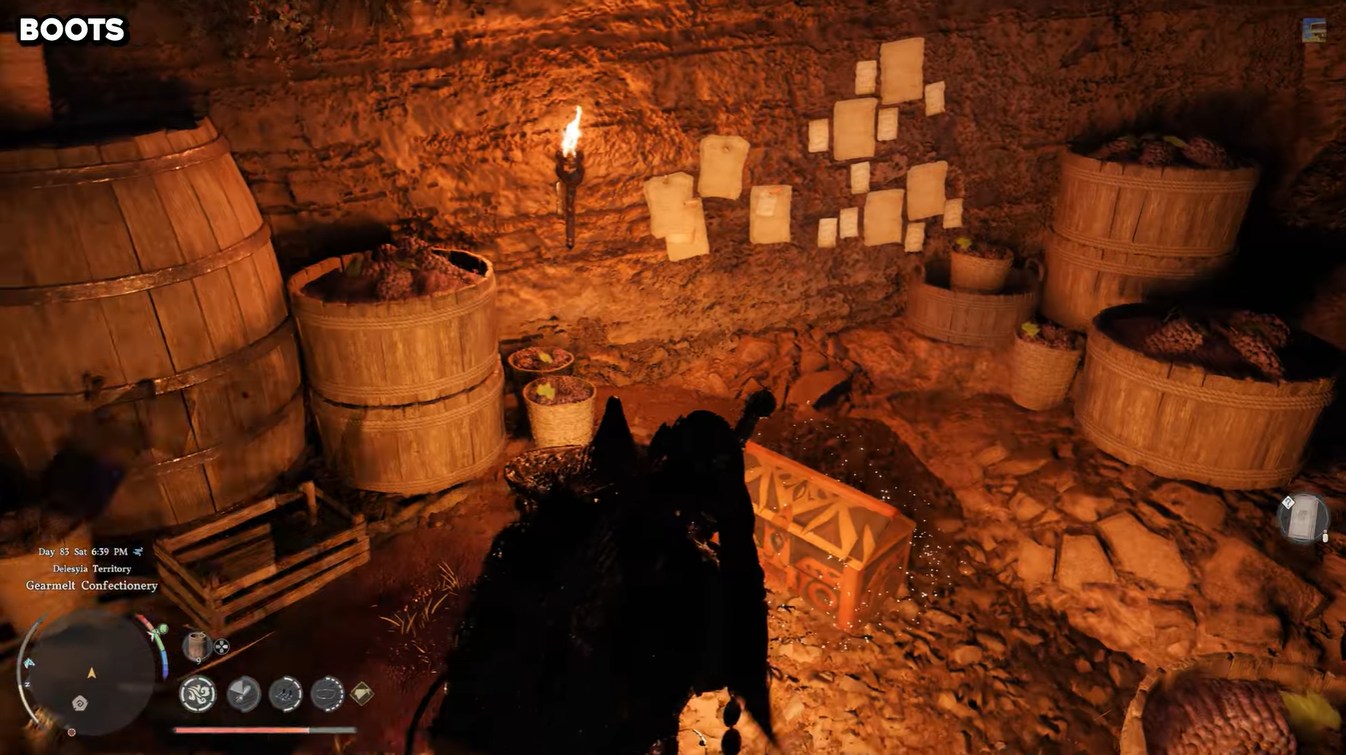Select the bowl-shaped skill icon
Viewport: 1346px width, 755px height.
(327, 694)
